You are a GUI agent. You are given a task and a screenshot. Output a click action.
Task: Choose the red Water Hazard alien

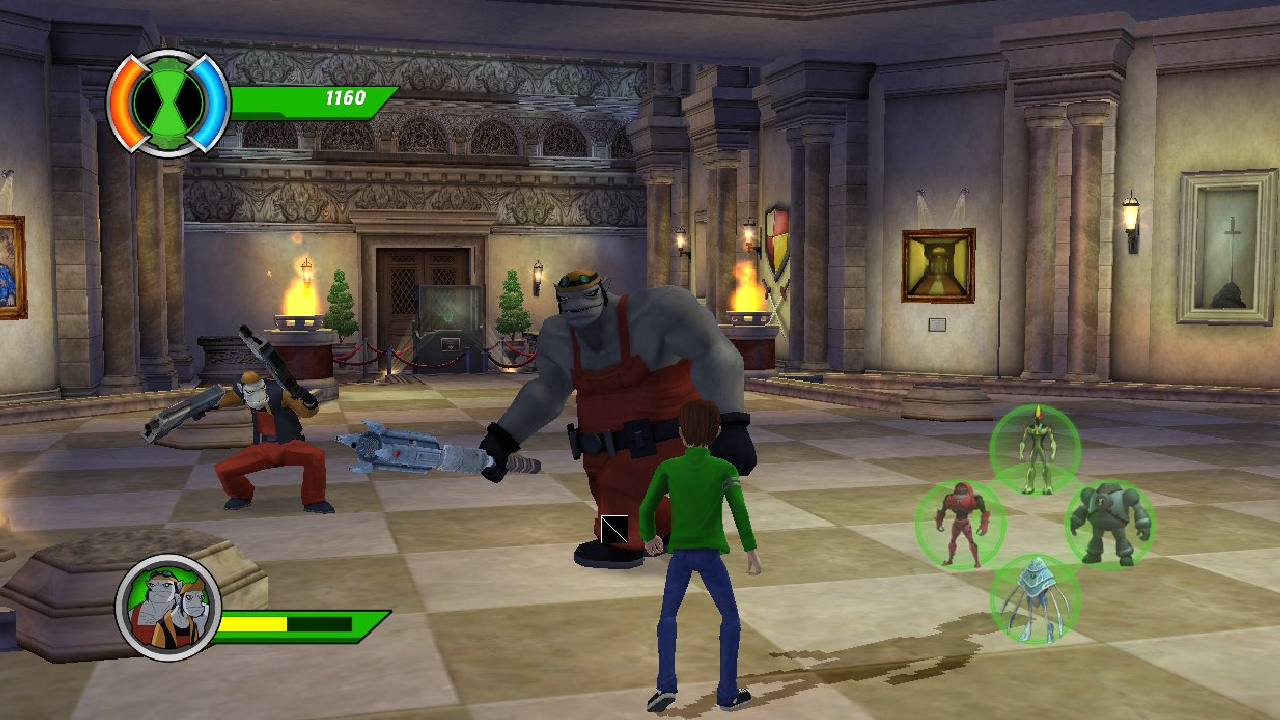coord(960,524)
